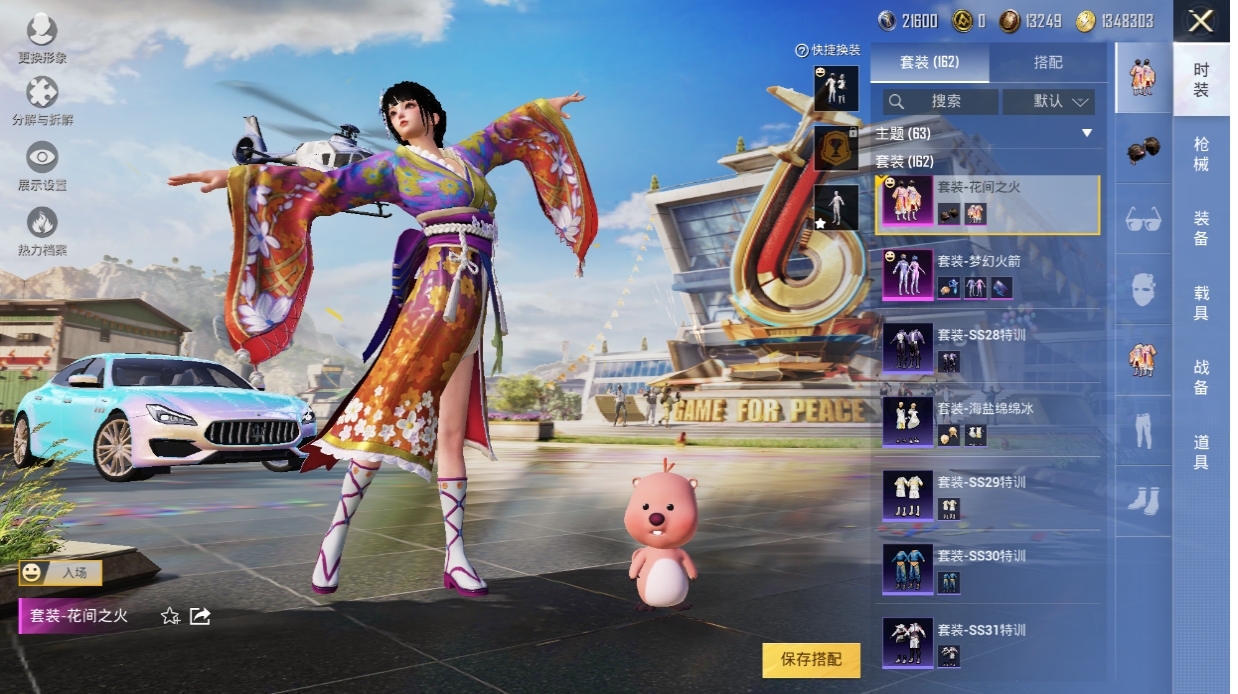
Task: Close the wardrobe screen with the X
Action: [1201, 21]
